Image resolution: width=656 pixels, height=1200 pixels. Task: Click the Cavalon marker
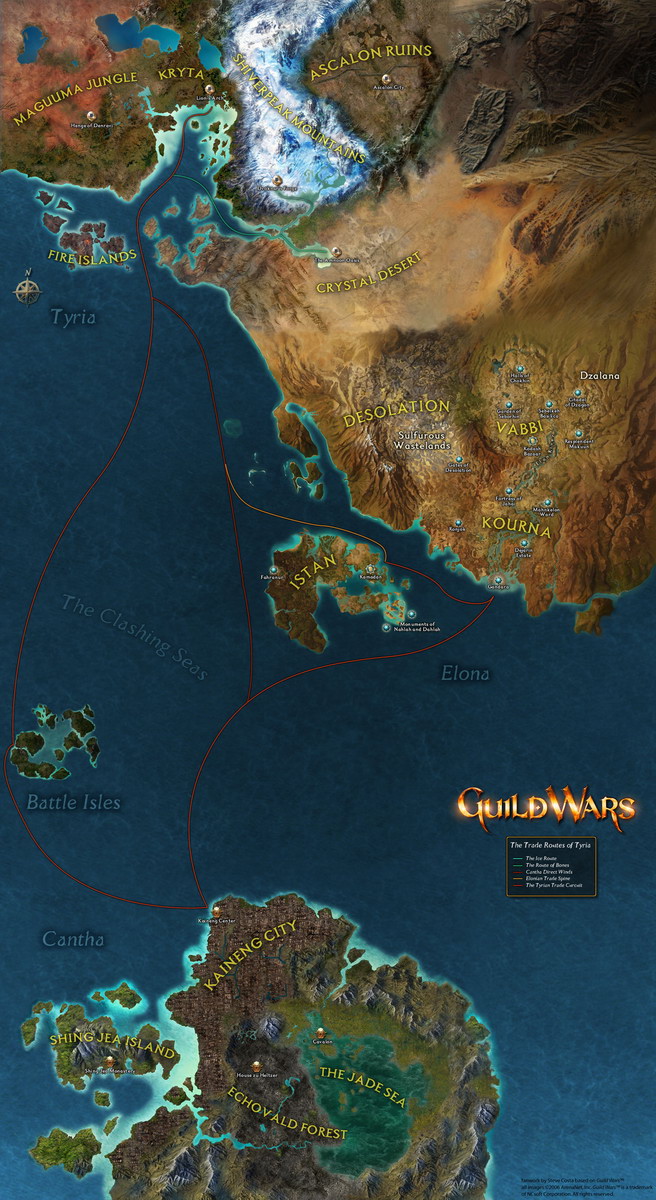pos(320,1032)
